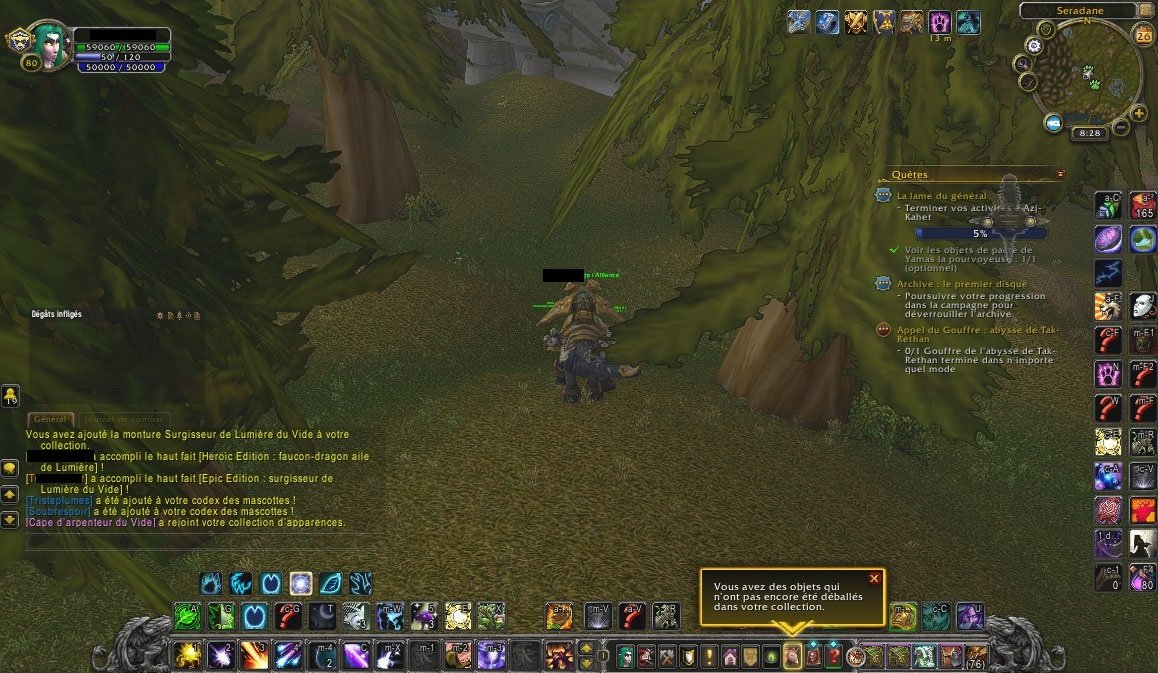This screenshot has width=1158, height=673.
Task: Open the minimap tracking magnifier button
Action: coord(1025,63)
